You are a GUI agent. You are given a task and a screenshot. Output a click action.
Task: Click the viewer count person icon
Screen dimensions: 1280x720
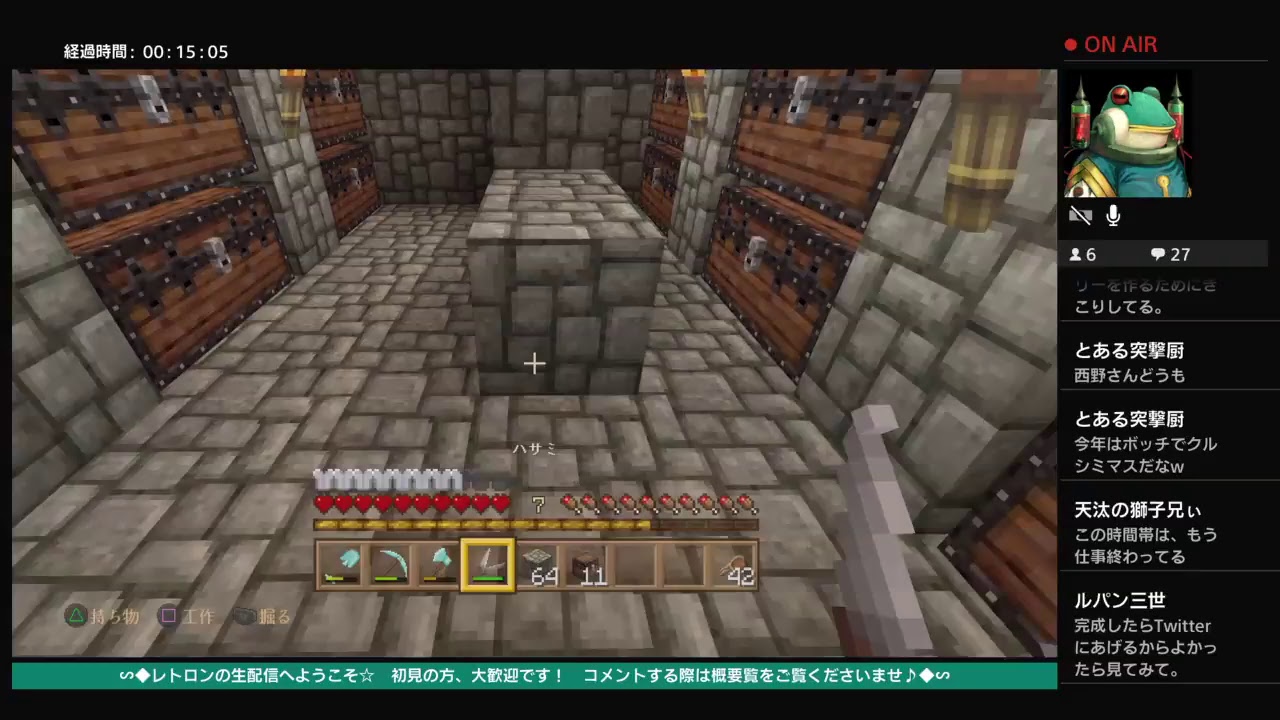click(1075, 254)
